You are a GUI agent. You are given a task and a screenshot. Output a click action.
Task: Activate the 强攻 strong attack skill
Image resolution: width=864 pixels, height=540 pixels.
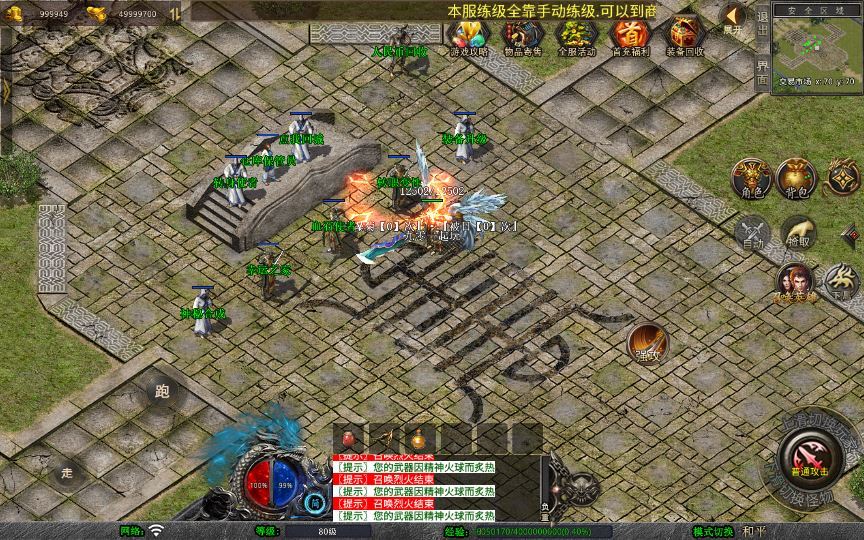coord(647,343)
